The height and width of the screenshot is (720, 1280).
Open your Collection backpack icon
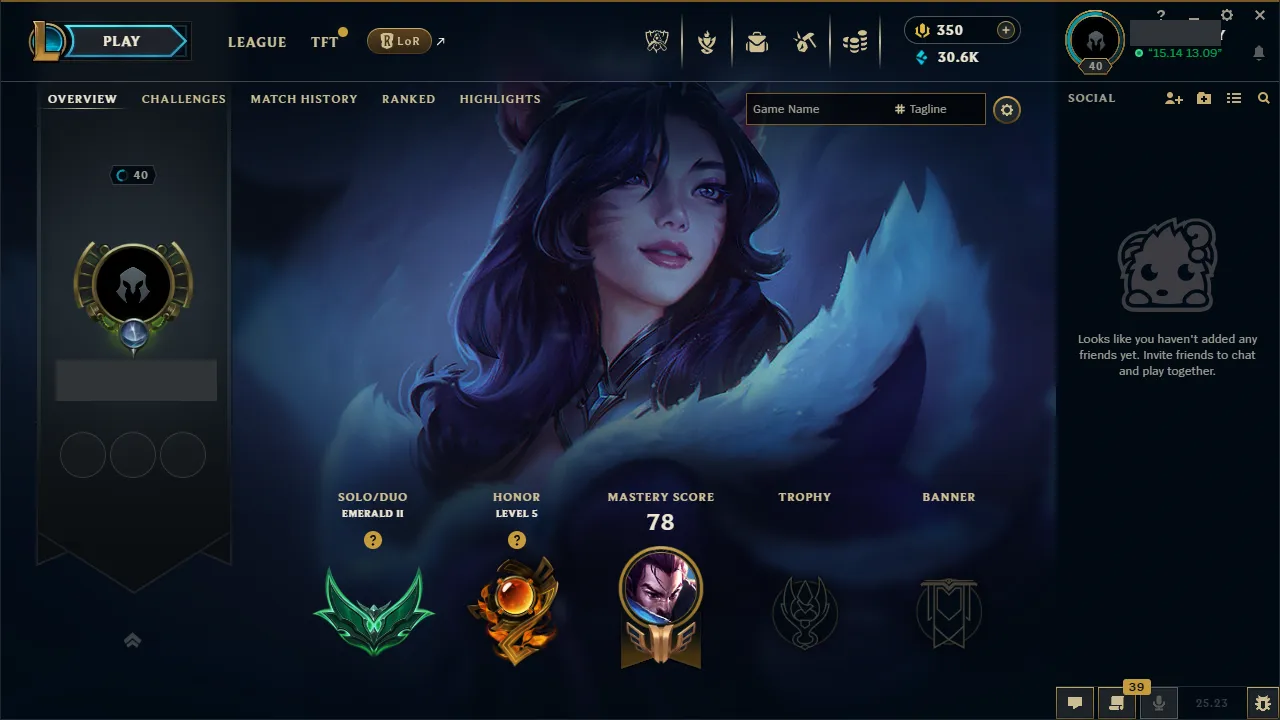pos(757,41)
